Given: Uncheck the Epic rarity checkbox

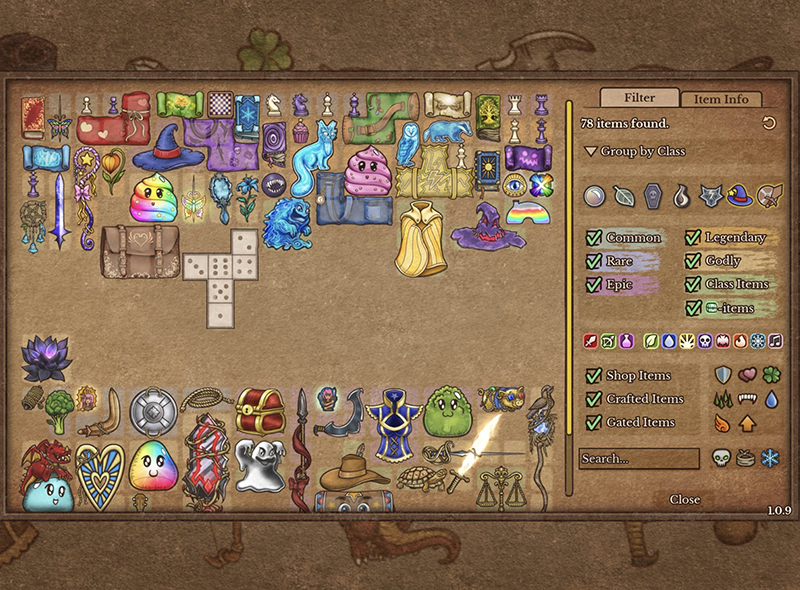Looking at the screenshot, I should (594, 284).
